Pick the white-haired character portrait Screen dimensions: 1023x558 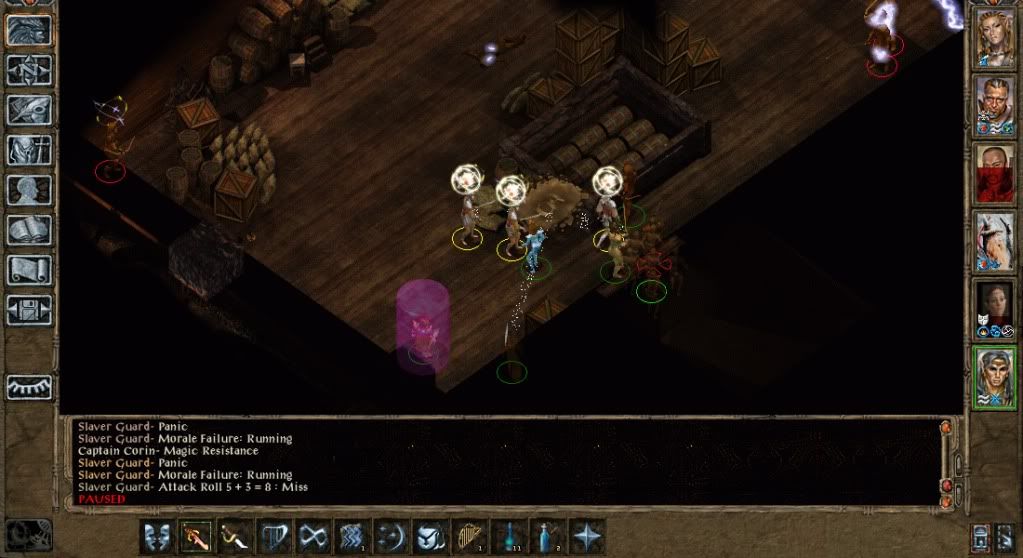pyautogui.click(x=995, y=240)
